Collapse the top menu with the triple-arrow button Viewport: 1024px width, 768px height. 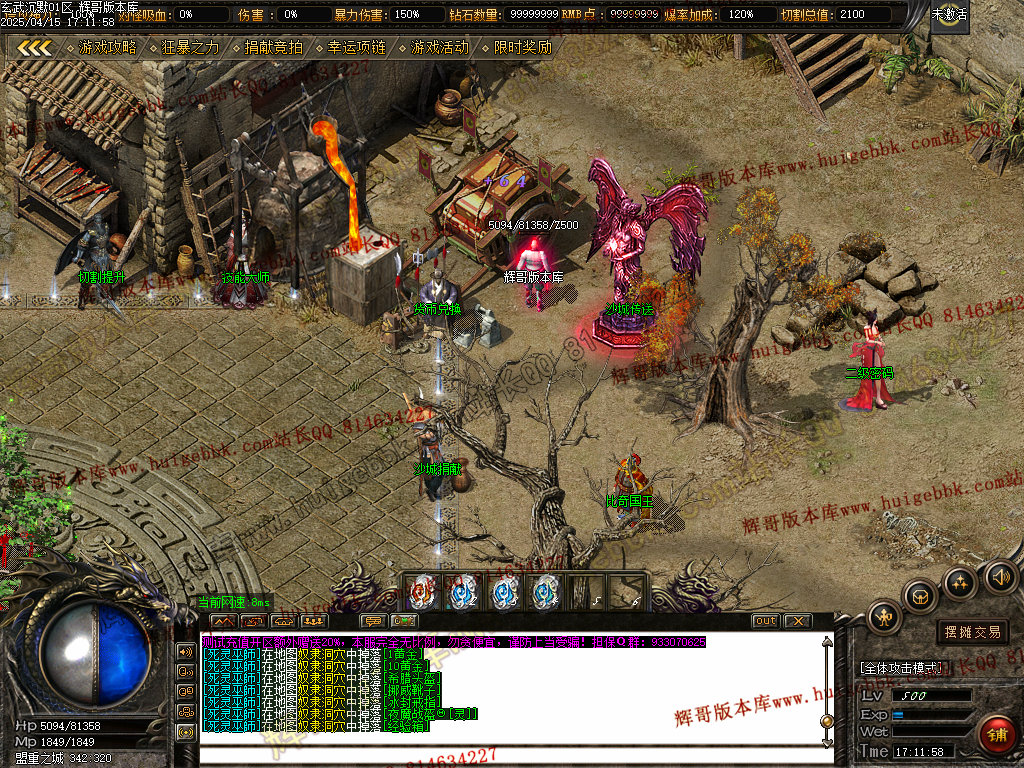click(35, 47)
